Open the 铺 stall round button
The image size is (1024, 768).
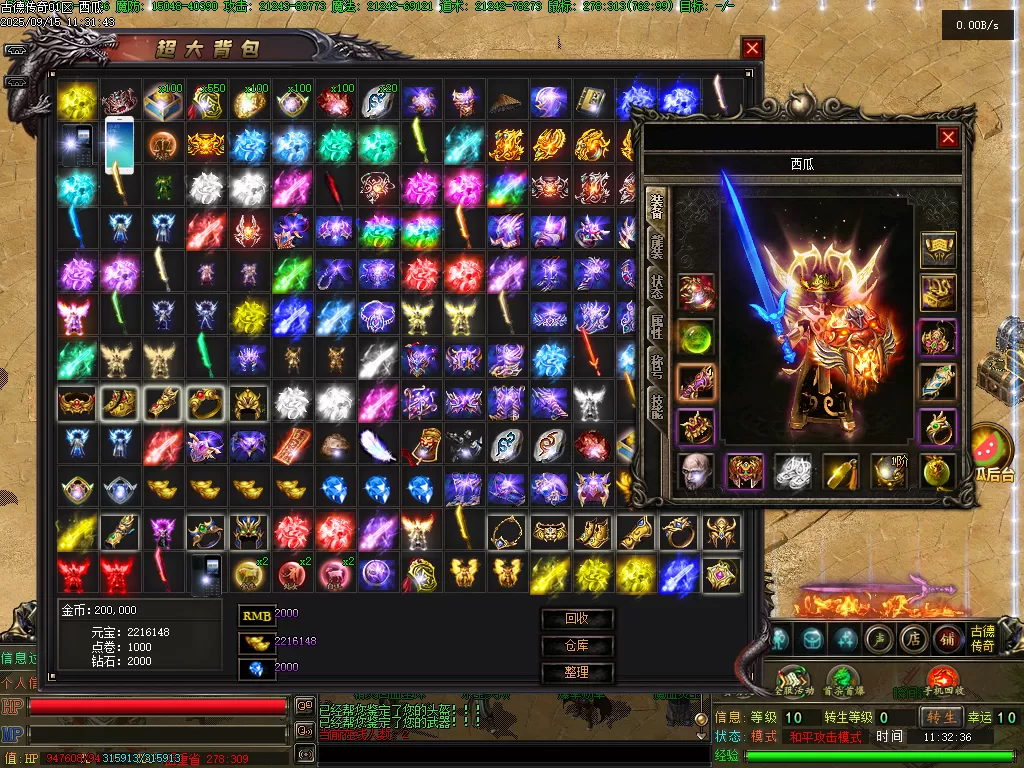945,638
